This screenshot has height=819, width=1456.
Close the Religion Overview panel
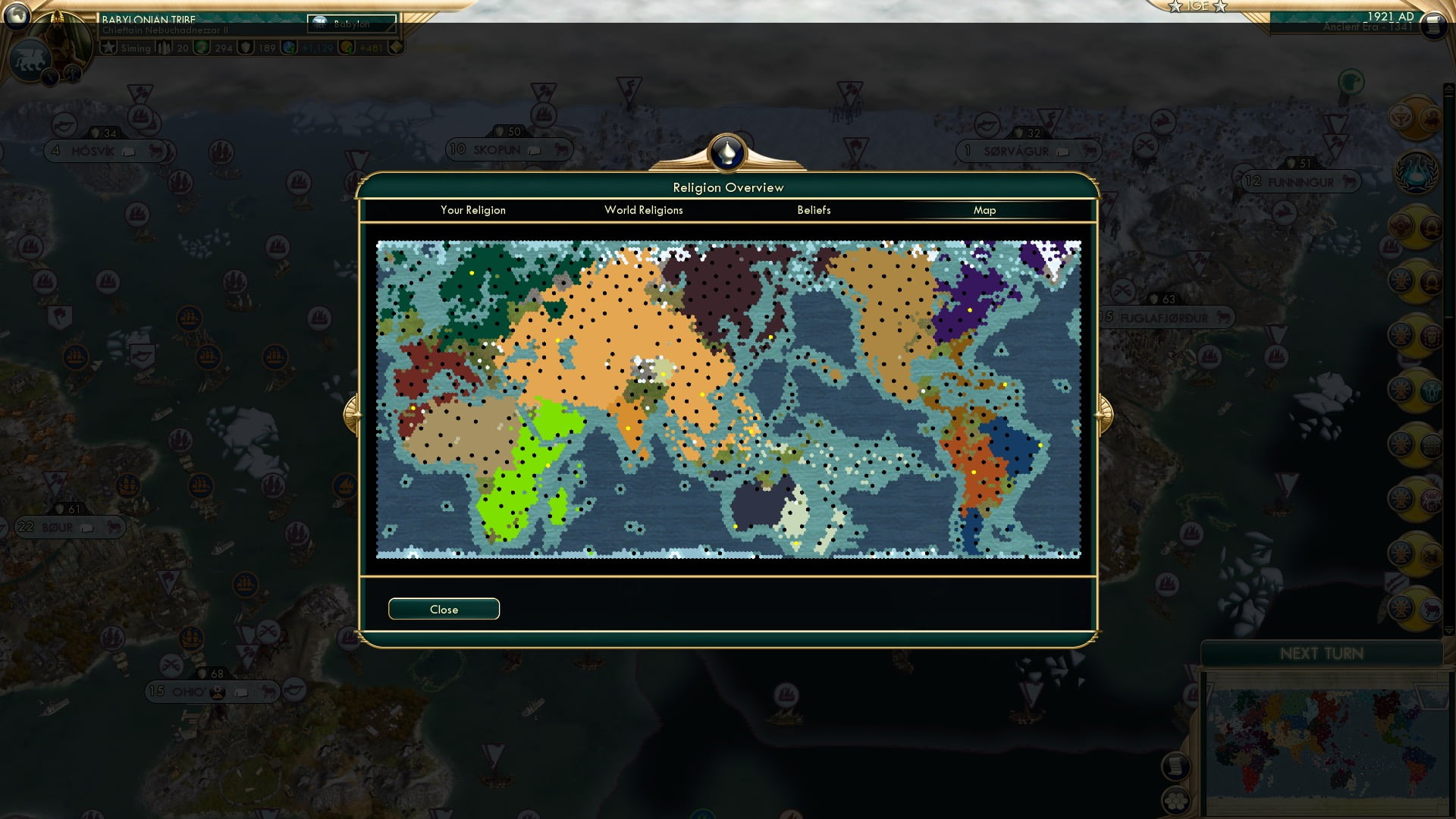[x=444, y=608]
